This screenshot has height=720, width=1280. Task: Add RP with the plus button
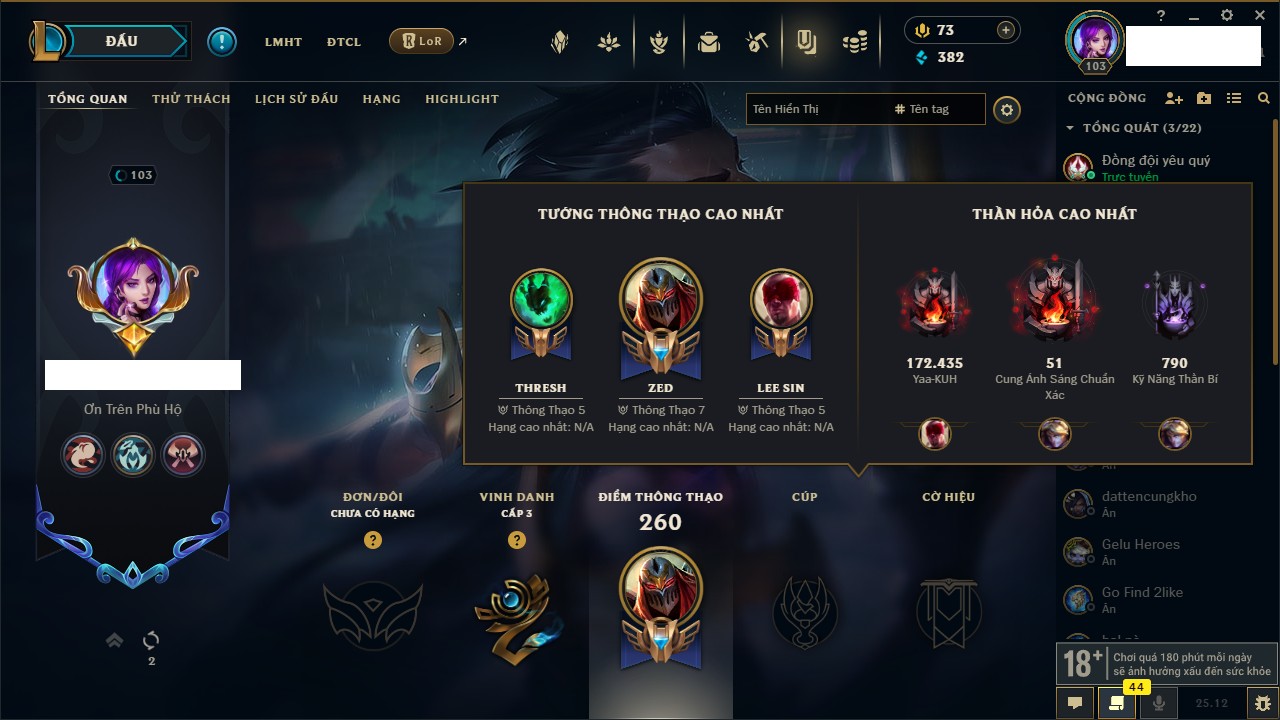(x=1006, y=30)
